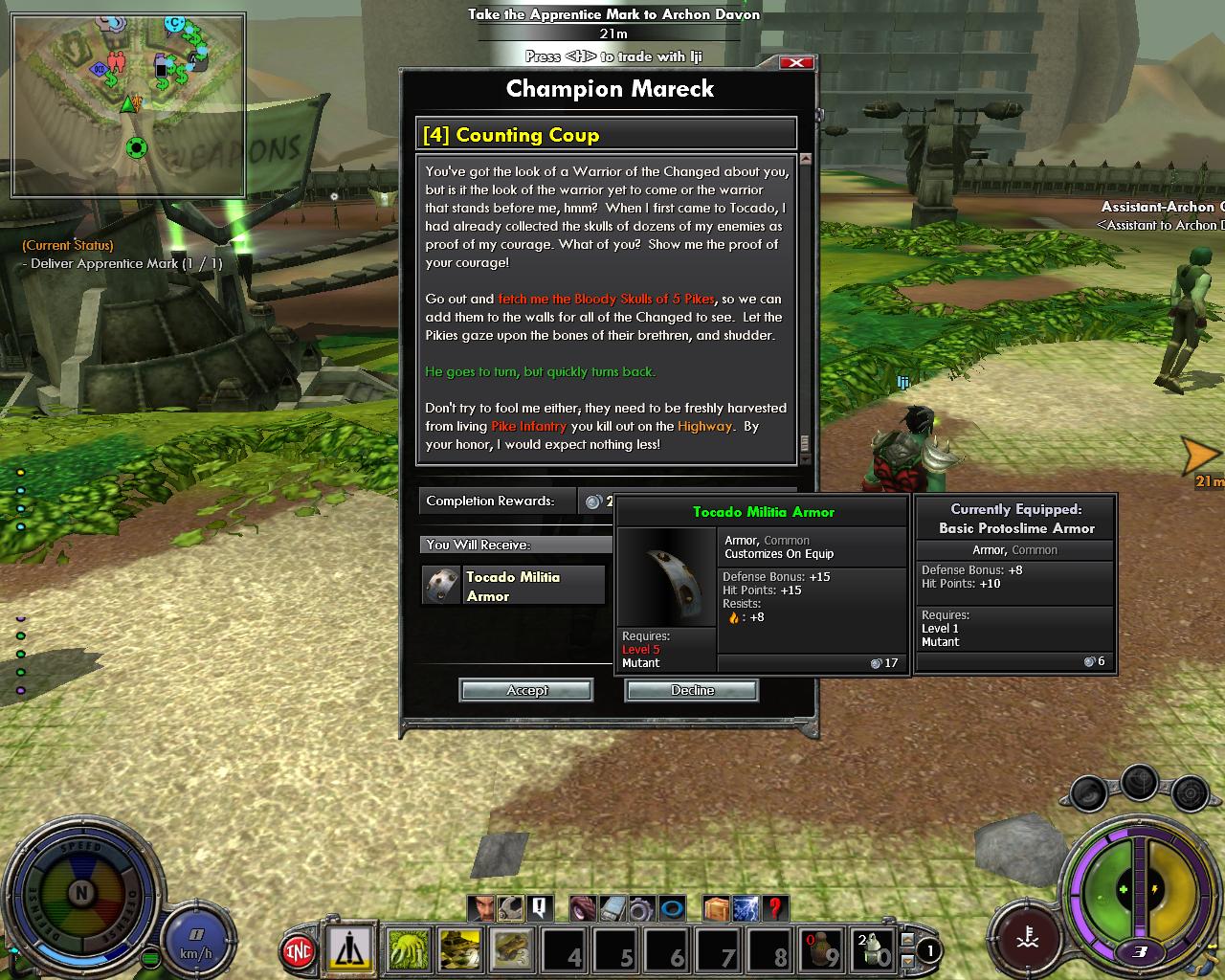Close the Champion Mareck dialog window
This screenshot has height=980, width=1225.
[x=796, y=63]
